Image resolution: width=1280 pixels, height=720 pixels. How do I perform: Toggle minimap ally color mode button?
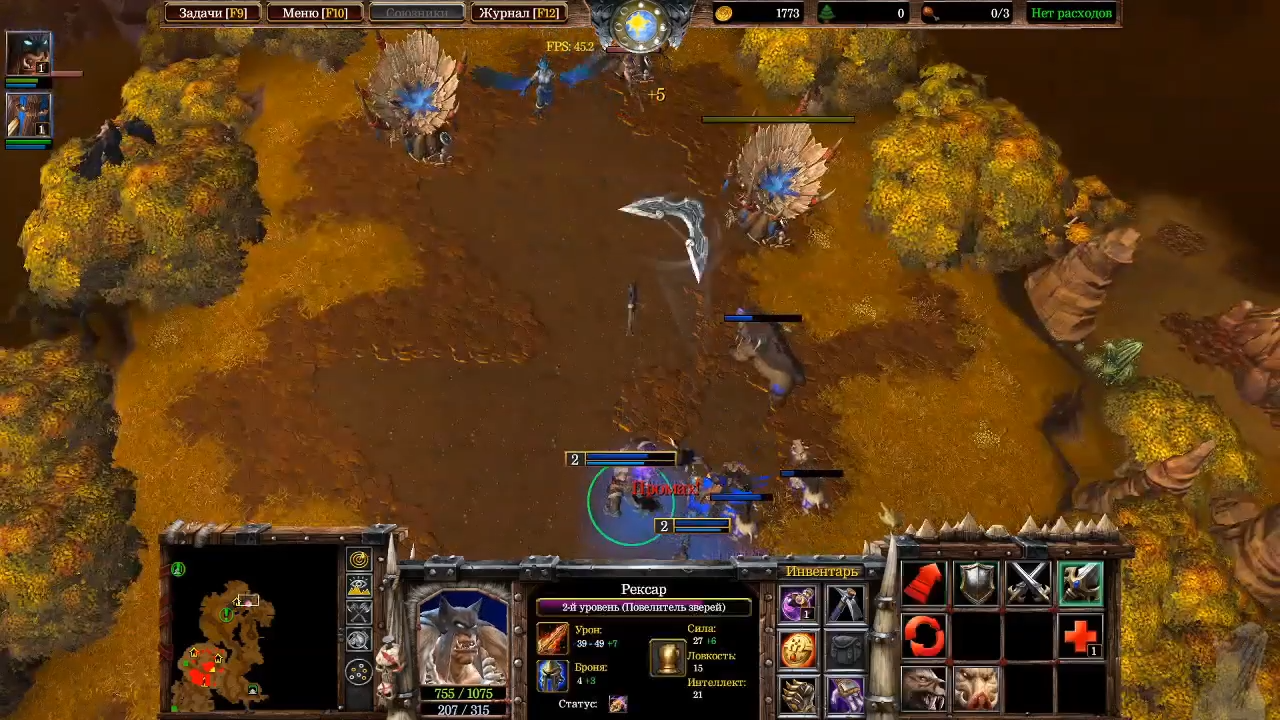click(358, 613)
